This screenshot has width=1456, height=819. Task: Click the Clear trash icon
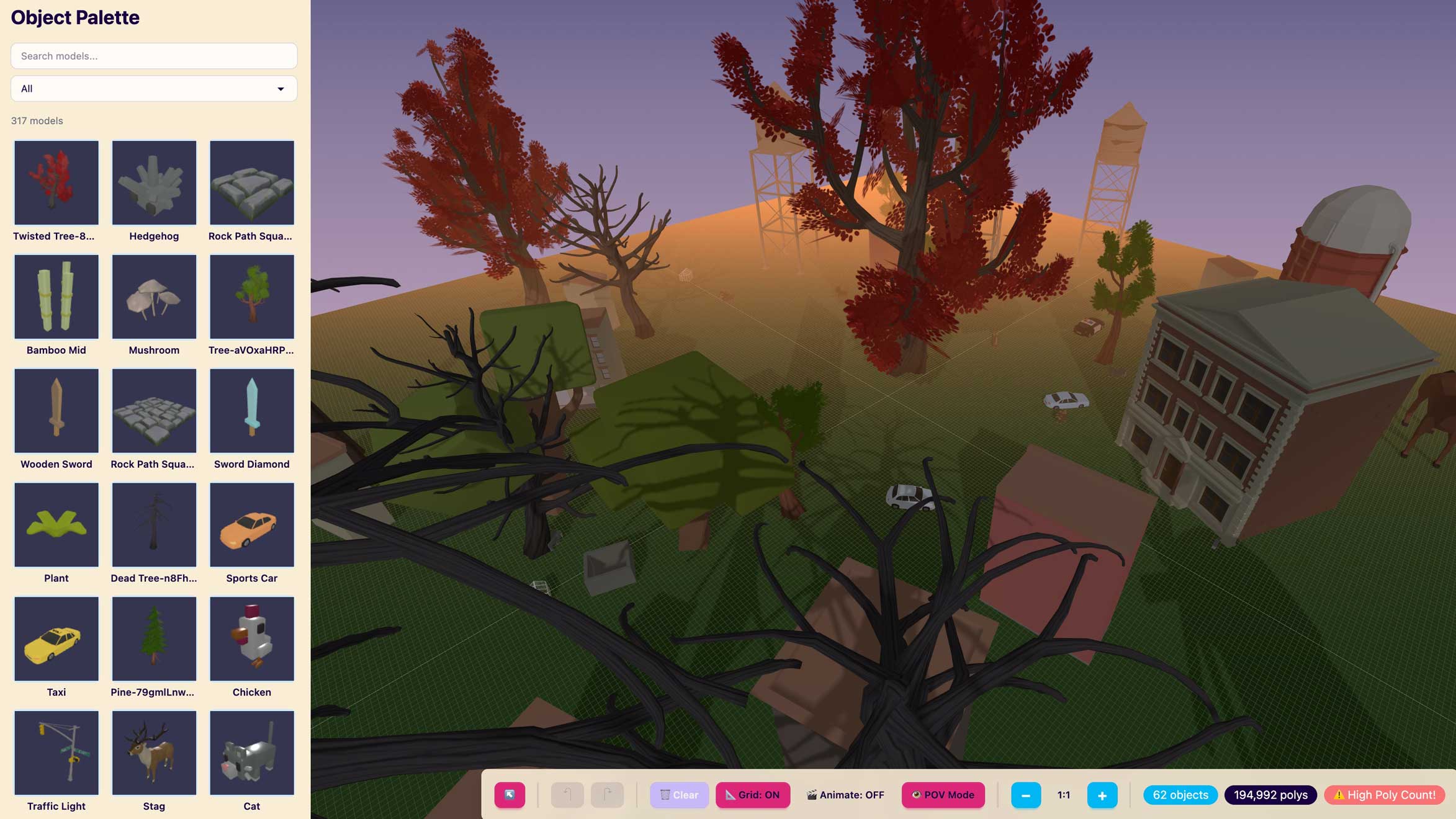click(665, 795)
